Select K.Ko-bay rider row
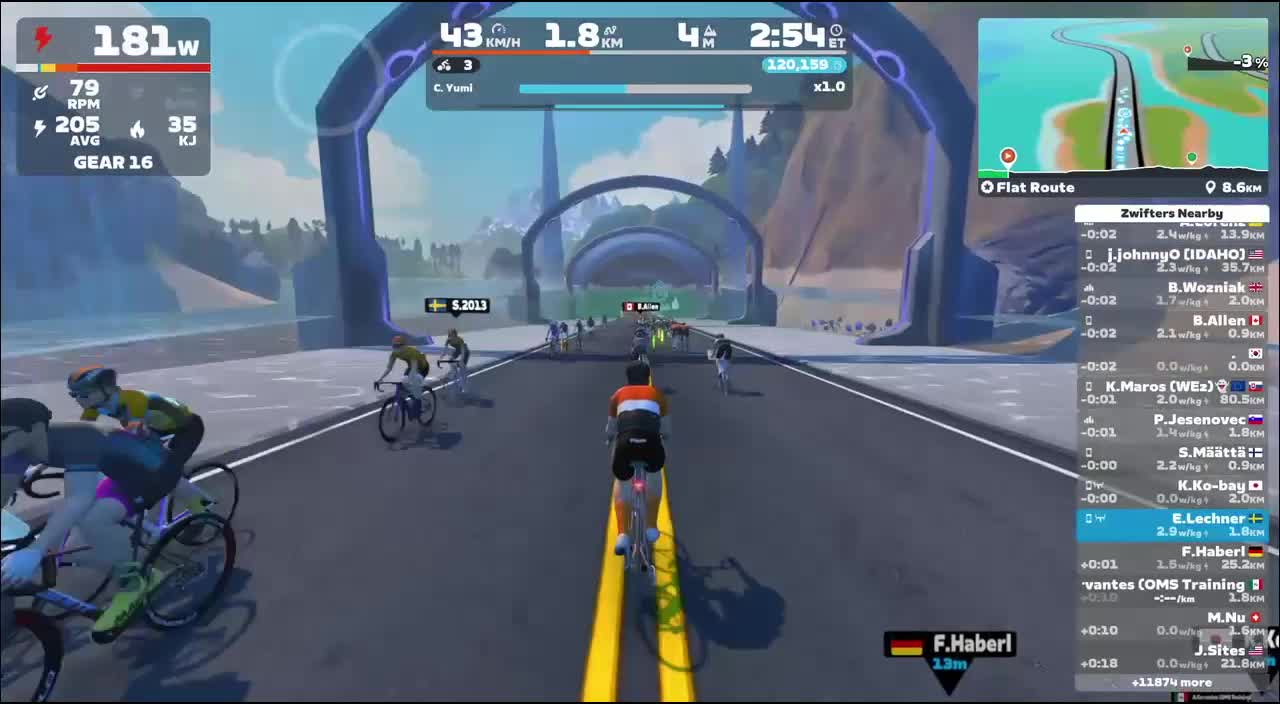Image resolution: width=1280 pixels, height=704 pixels. point(1172,491)
